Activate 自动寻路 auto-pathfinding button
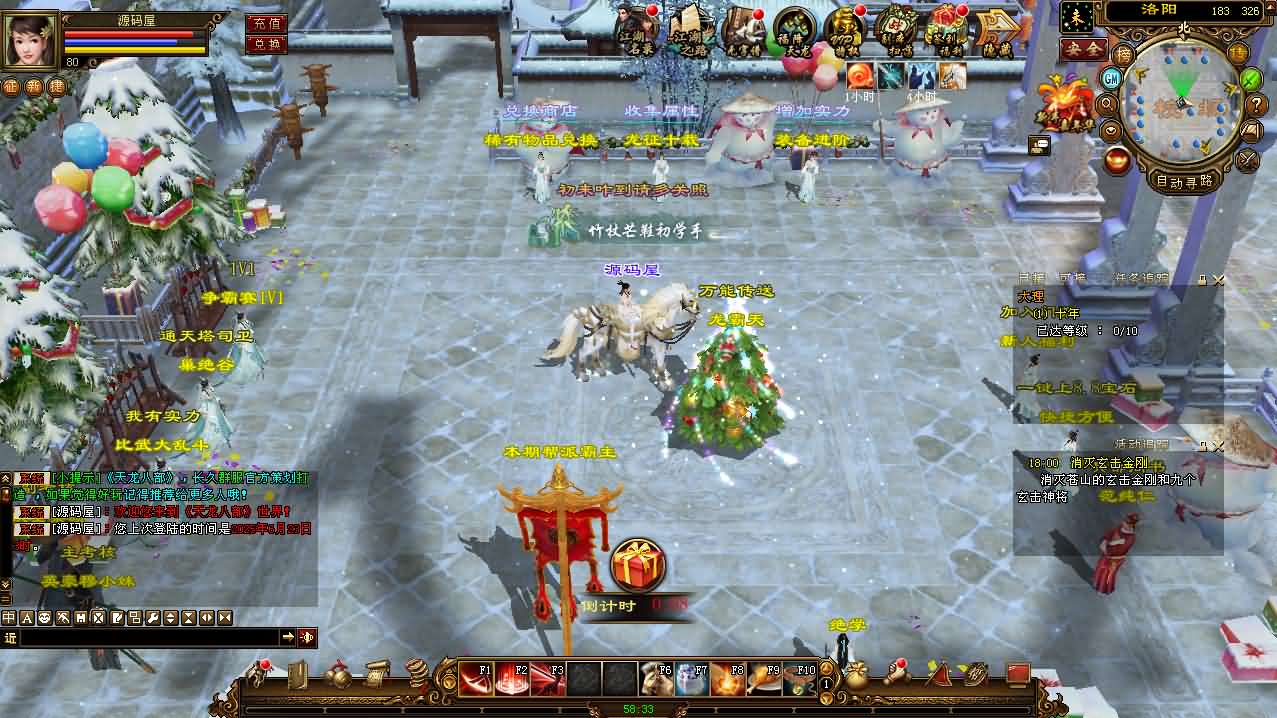The image size is (1277, 718). [1184, 181]
